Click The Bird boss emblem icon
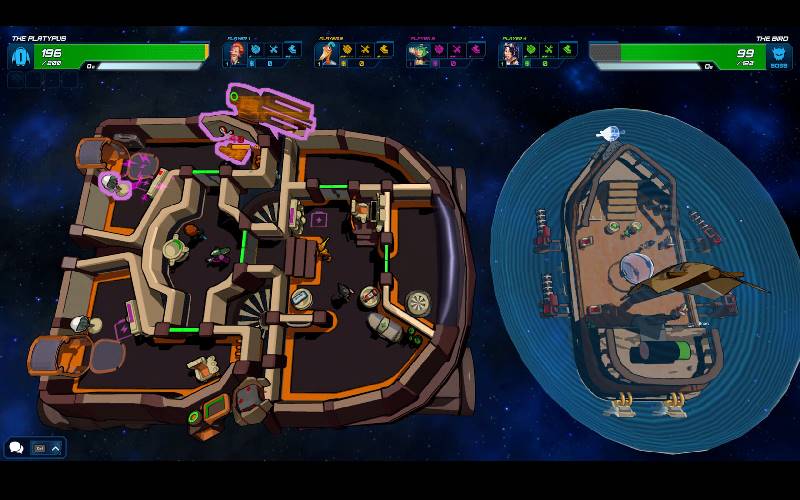This screenshot has width=800, height=500. pos(779,56)
